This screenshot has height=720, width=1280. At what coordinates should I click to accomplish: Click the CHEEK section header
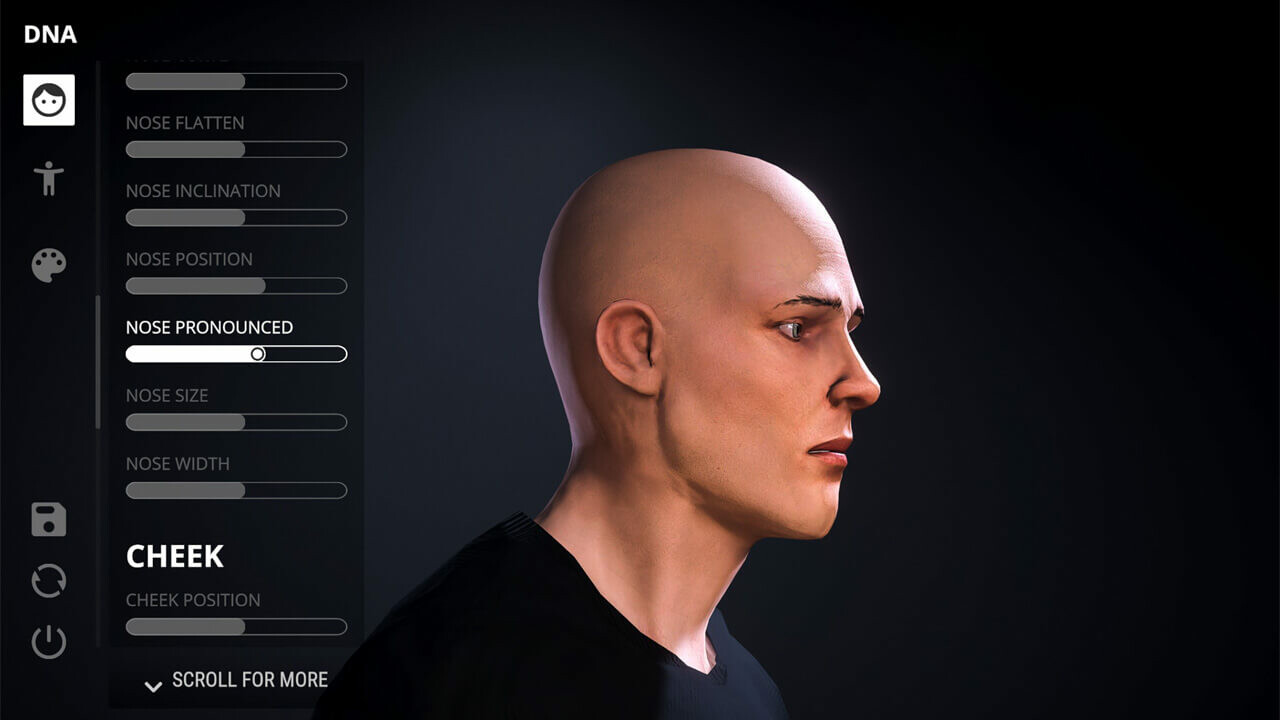175,556
